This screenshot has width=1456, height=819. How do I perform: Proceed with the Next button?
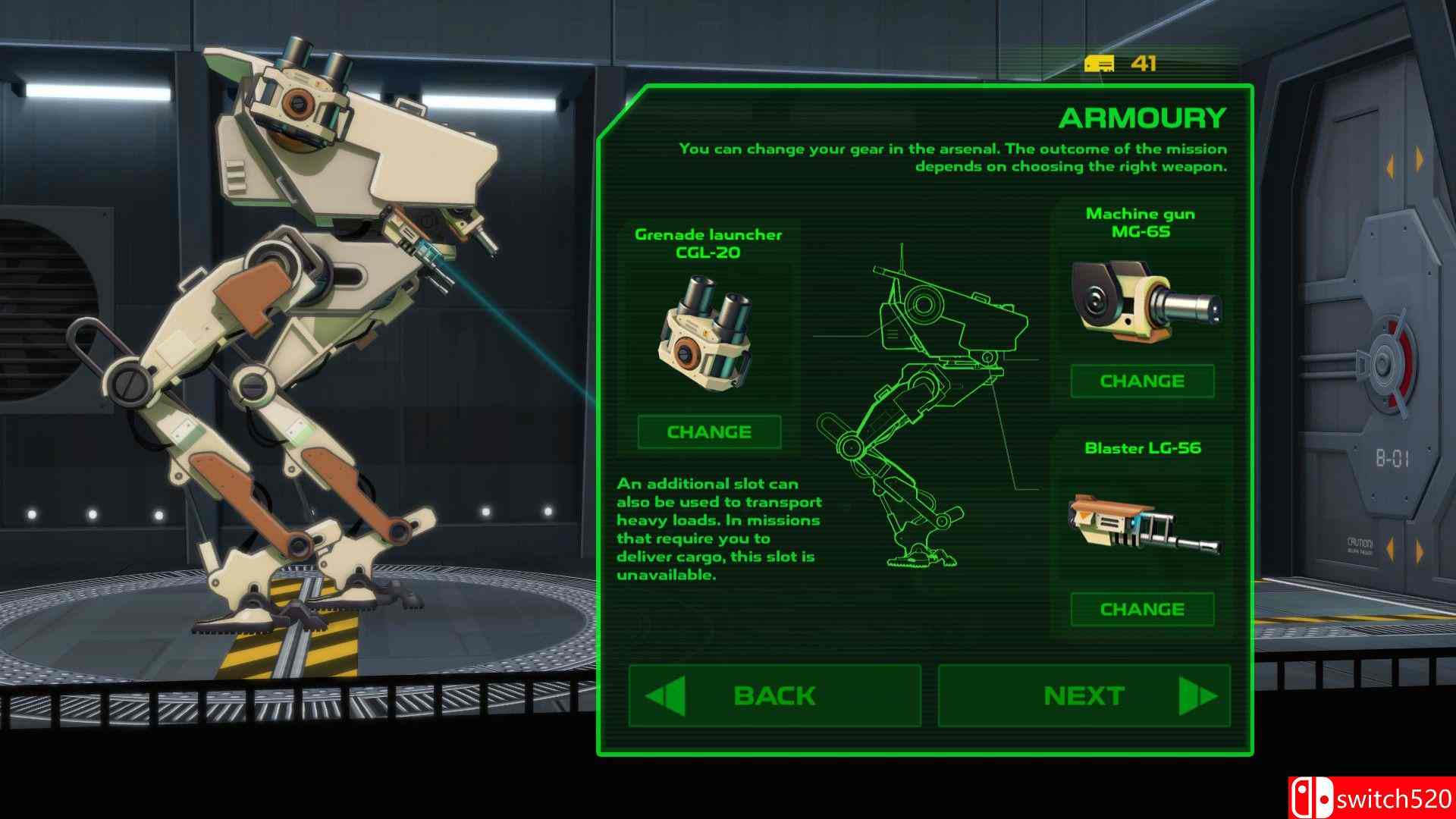point(1084,696)
